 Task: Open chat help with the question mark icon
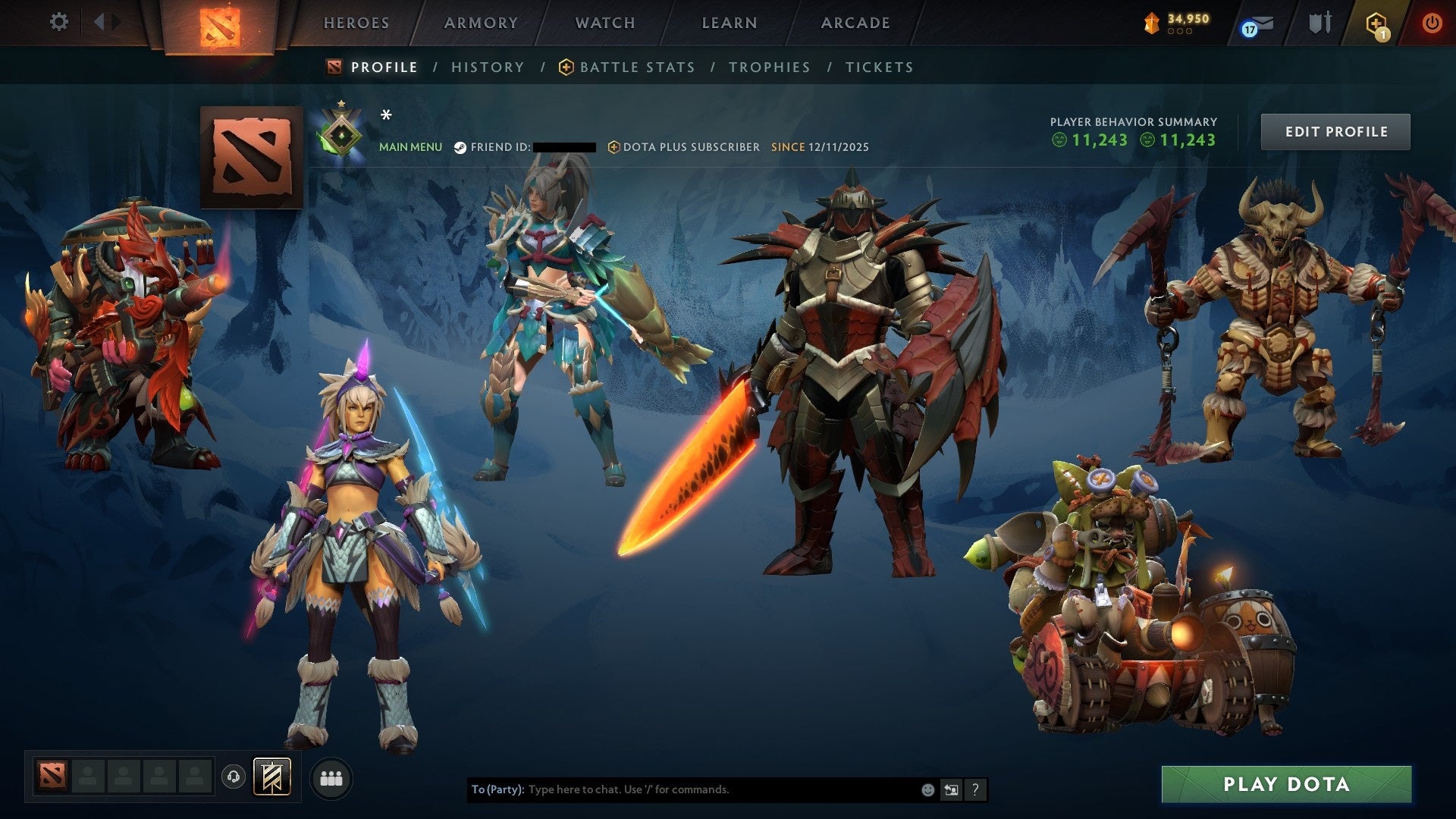coord(975,789)
